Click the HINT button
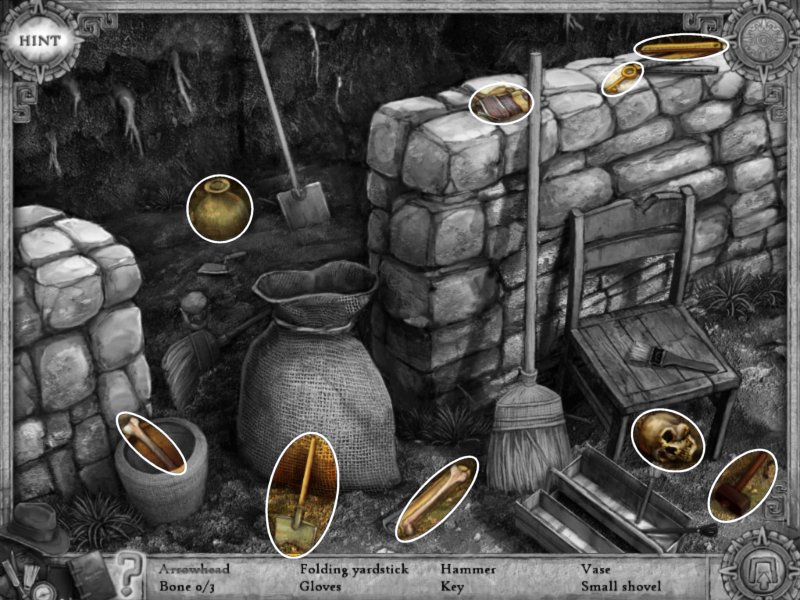 coord(38,41)
